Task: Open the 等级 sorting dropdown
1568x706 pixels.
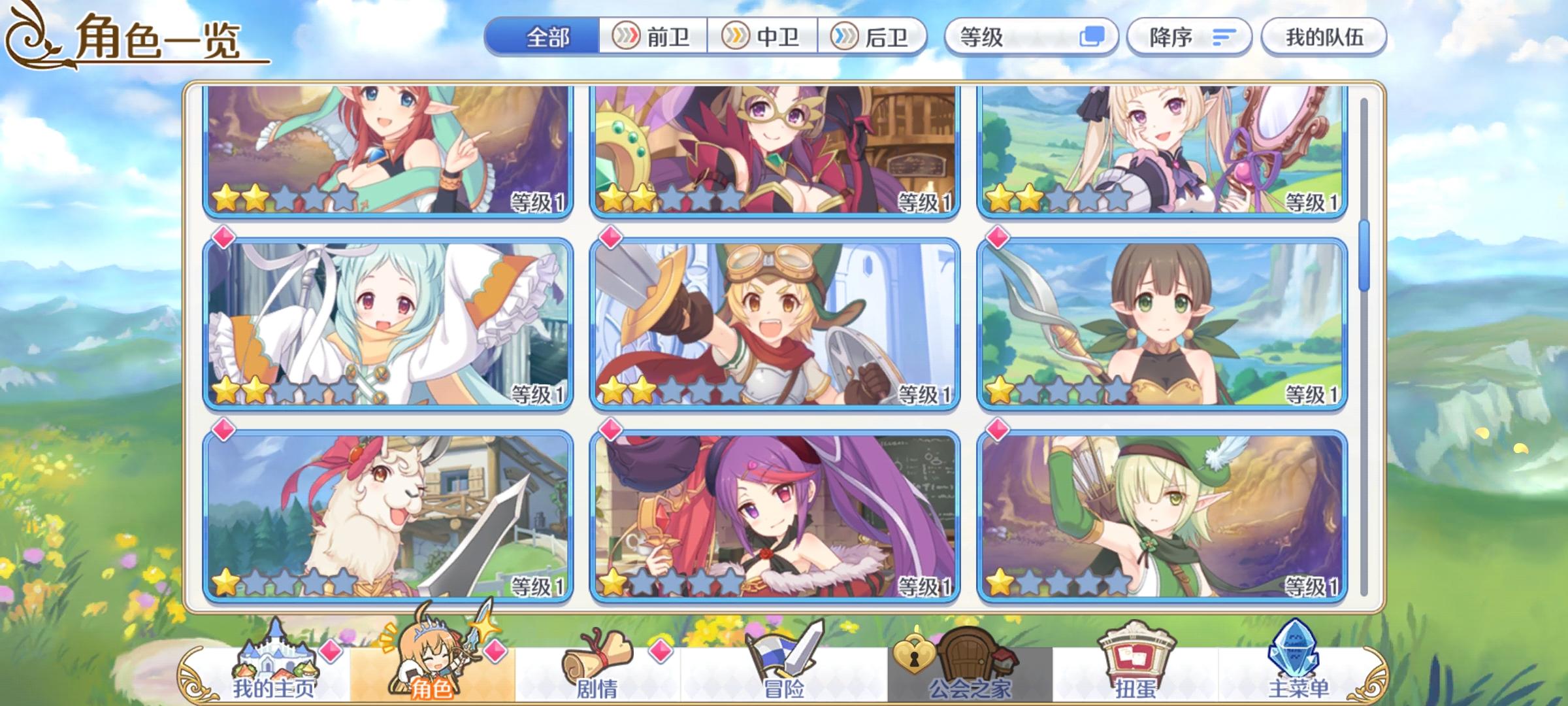Action: pos(1020,37)
